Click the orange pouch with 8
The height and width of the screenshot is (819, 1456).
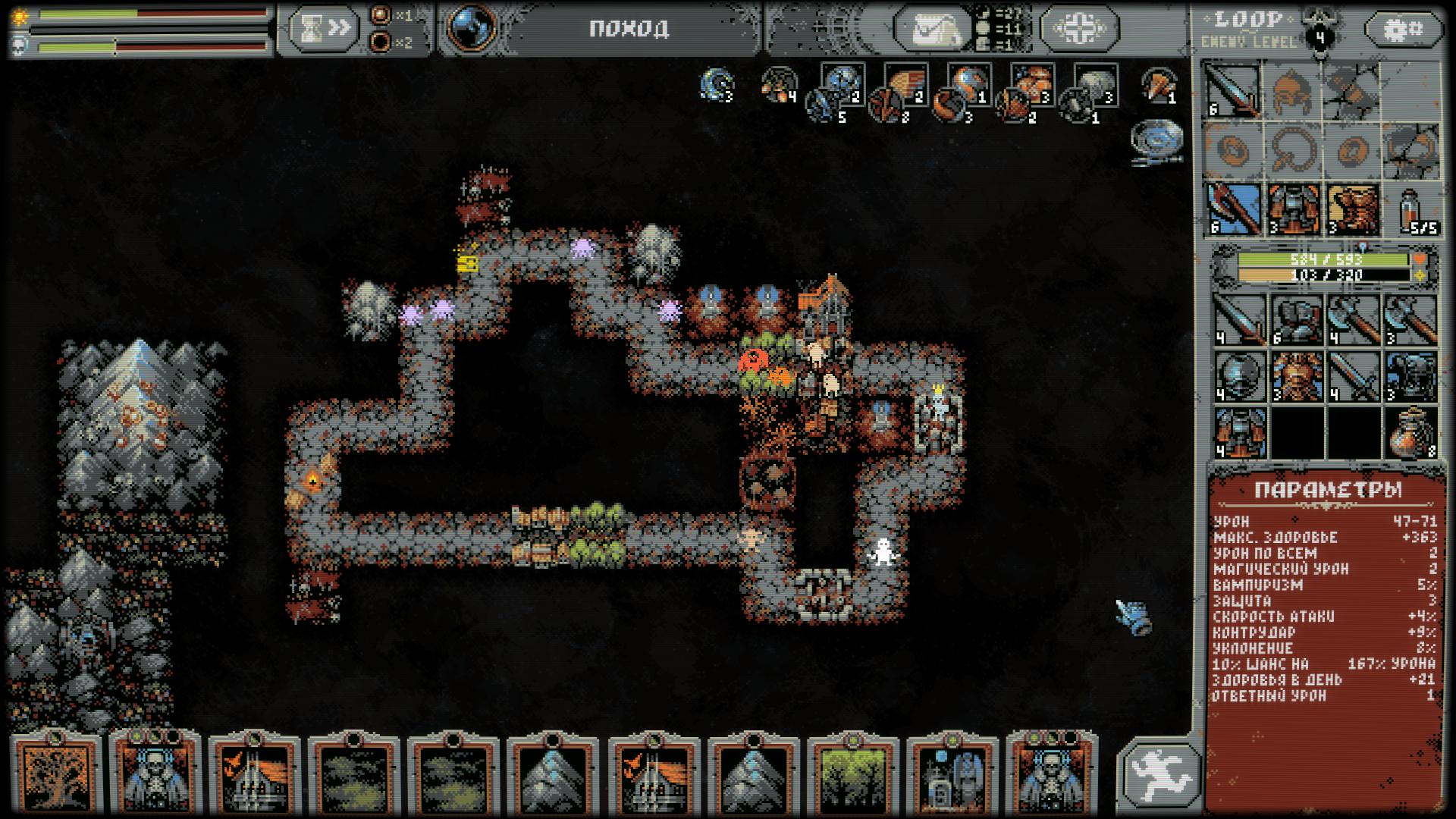click(x=1410, y=434)
